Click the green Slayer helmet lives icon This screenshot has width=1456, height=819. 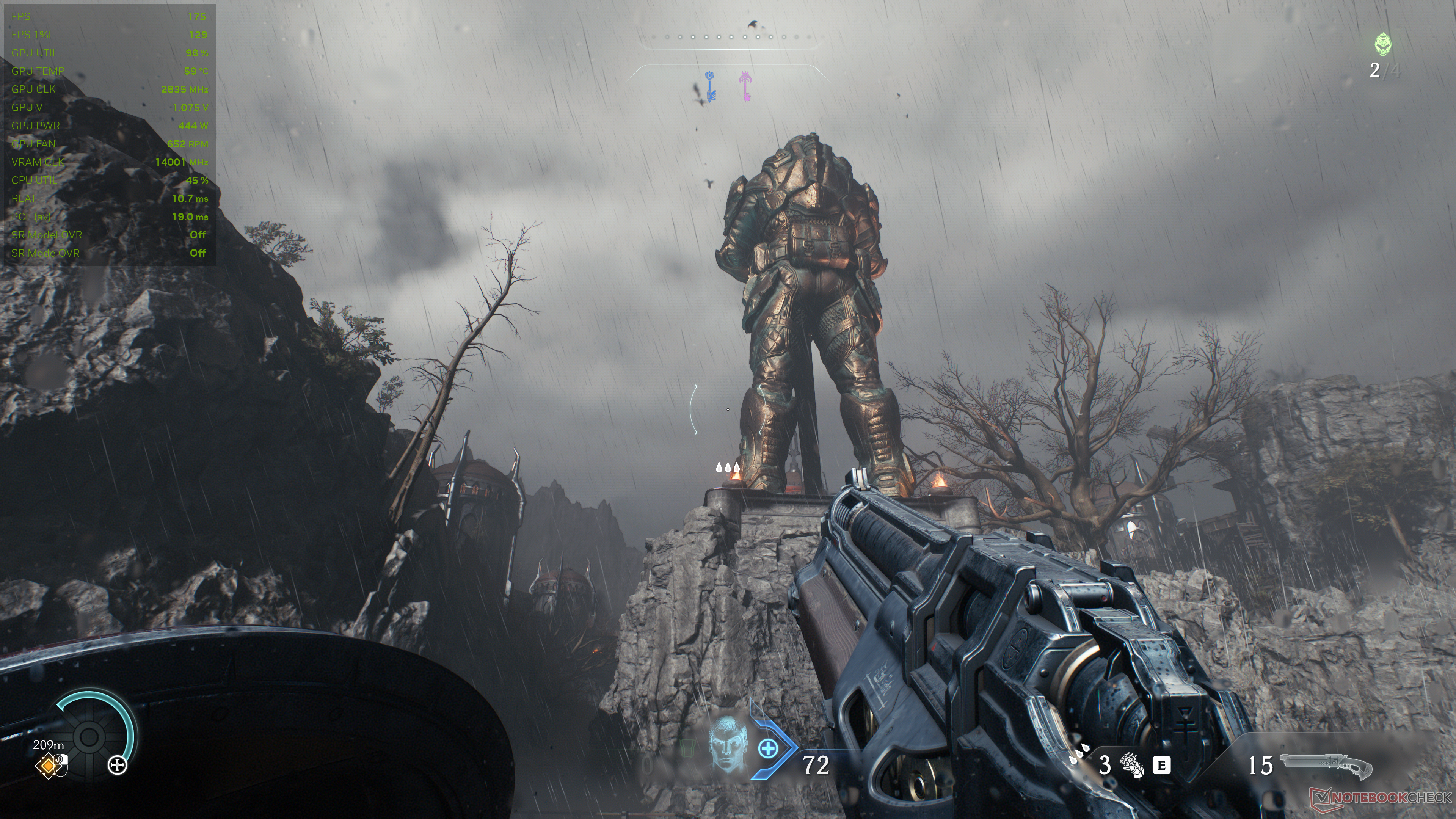pos(1382,44)
